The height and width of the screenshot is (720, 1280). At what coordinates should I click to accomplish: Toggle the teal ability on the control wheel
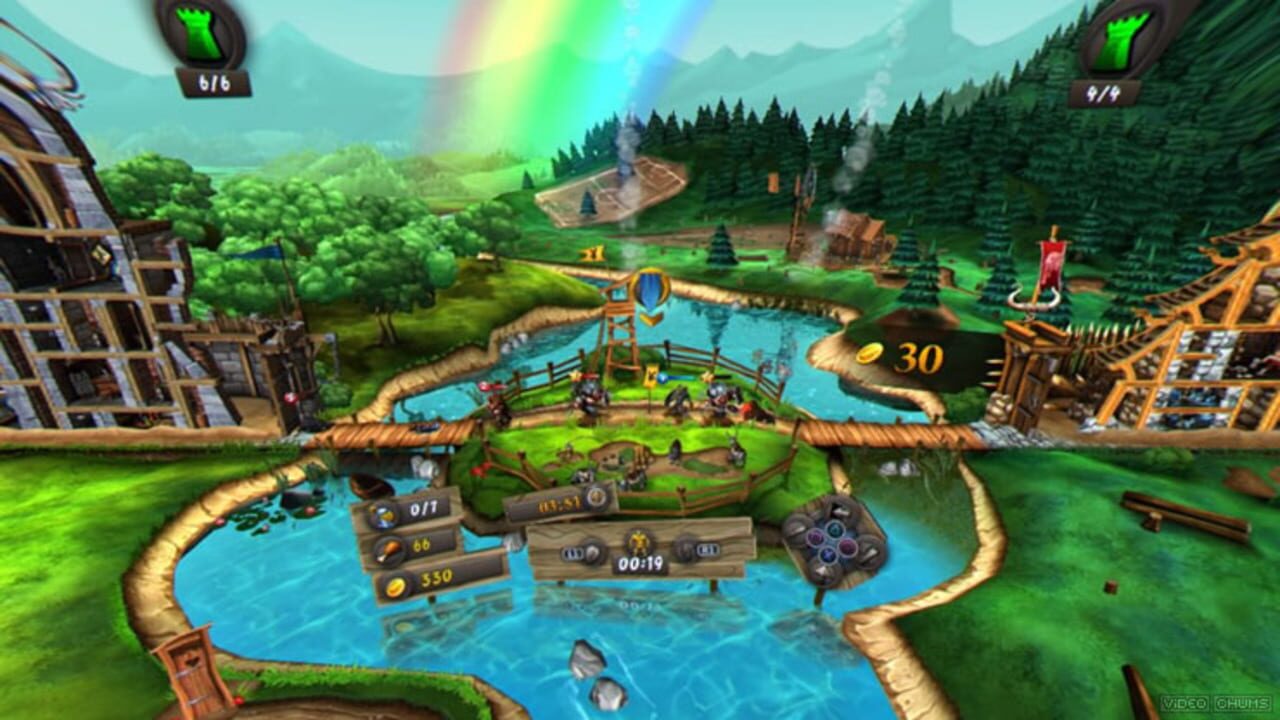(835, 529)
